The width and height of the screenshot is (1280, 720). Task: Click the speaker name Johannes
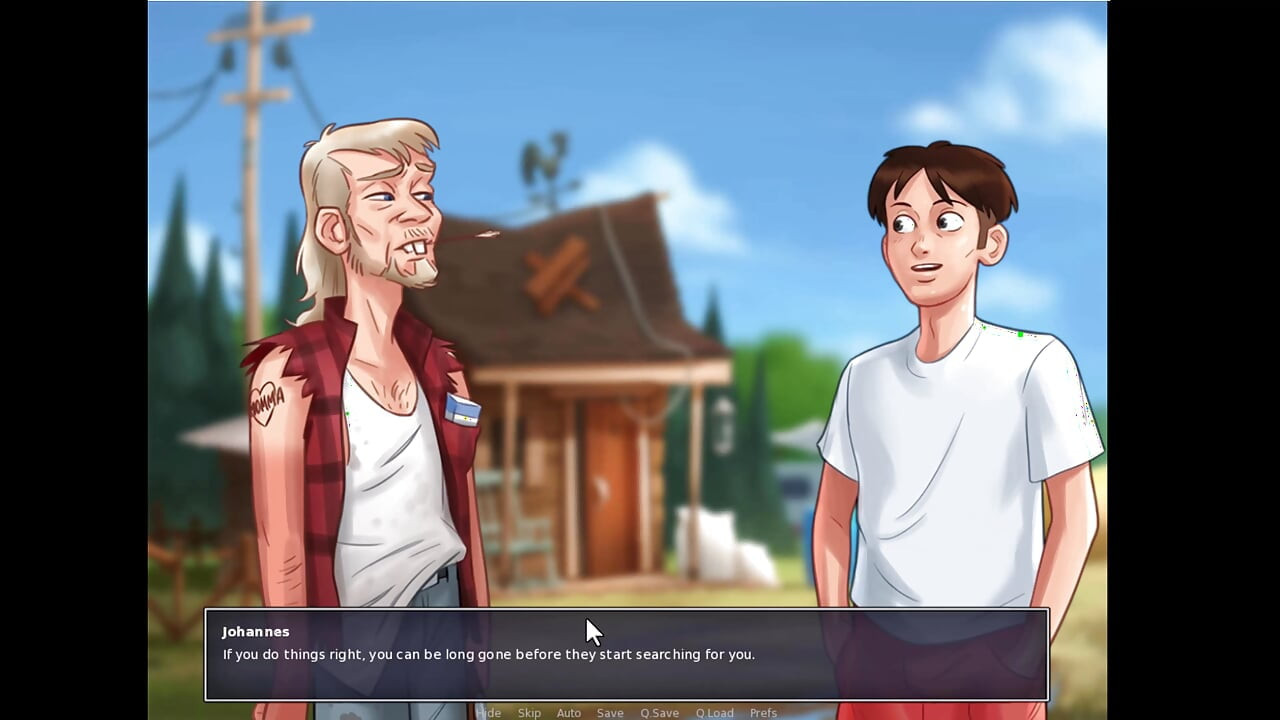pyautogui.click(x=255, y=631)
